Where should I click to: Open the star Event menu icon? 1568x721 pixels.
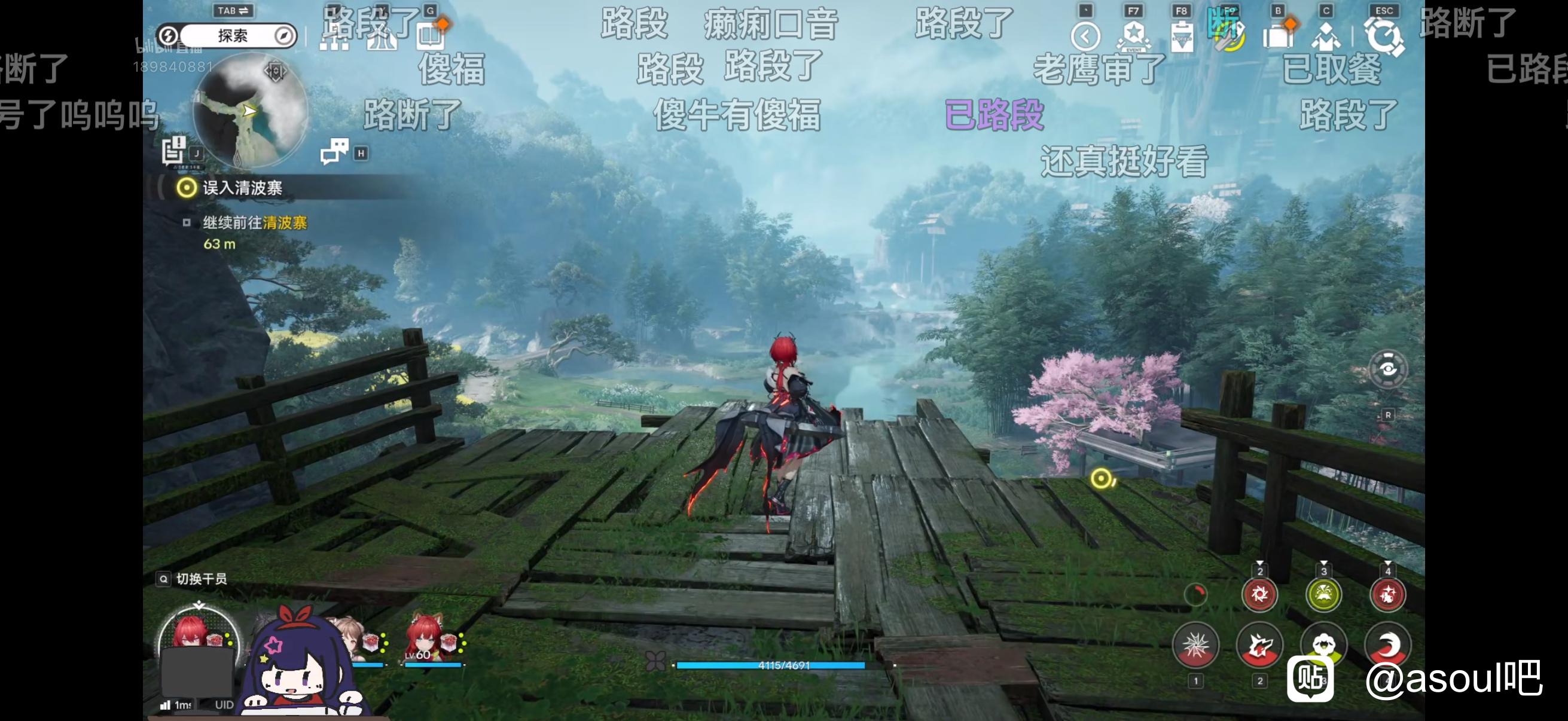pos(1133,35)
